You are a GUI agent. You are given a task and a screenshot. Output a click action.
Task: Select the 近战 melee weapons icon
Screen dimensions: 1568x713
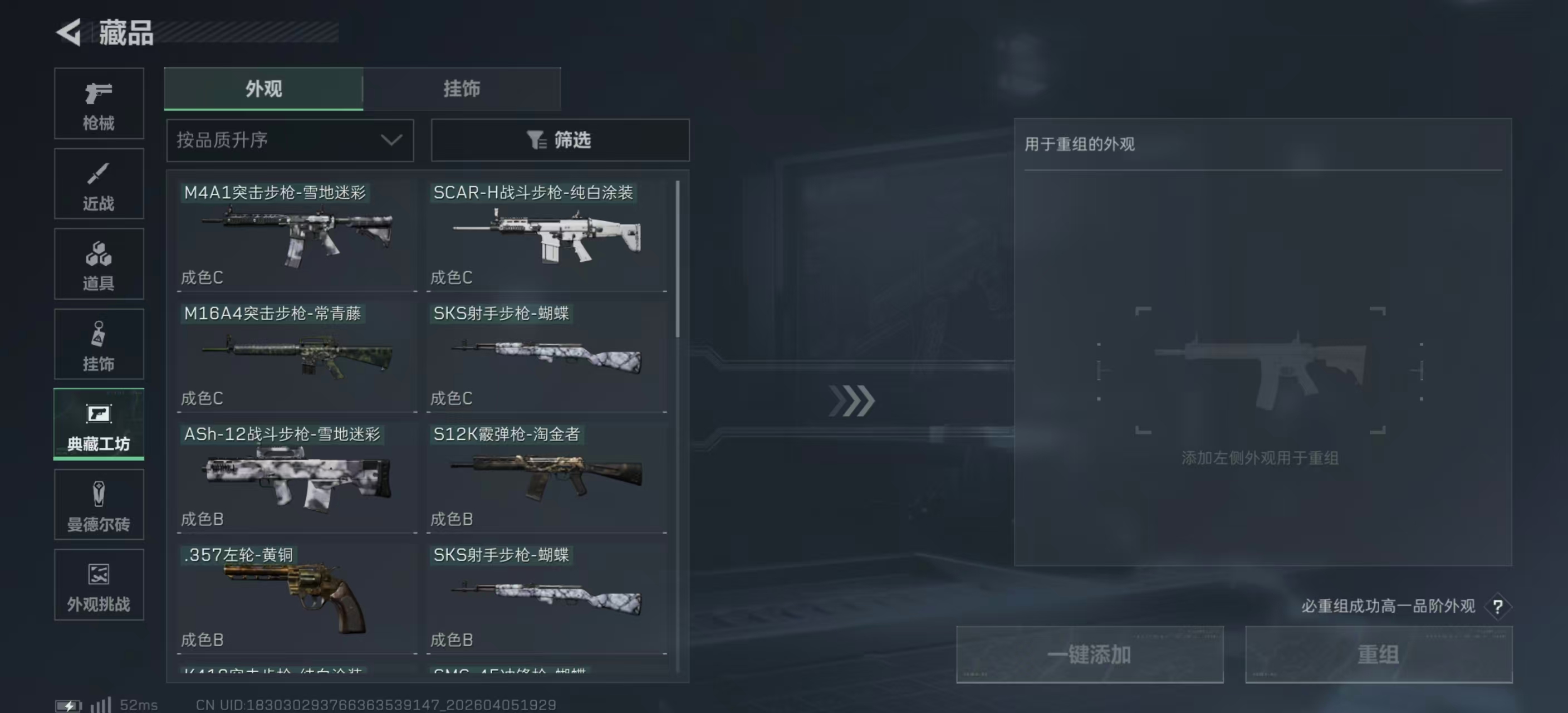(x=99, y=183)
